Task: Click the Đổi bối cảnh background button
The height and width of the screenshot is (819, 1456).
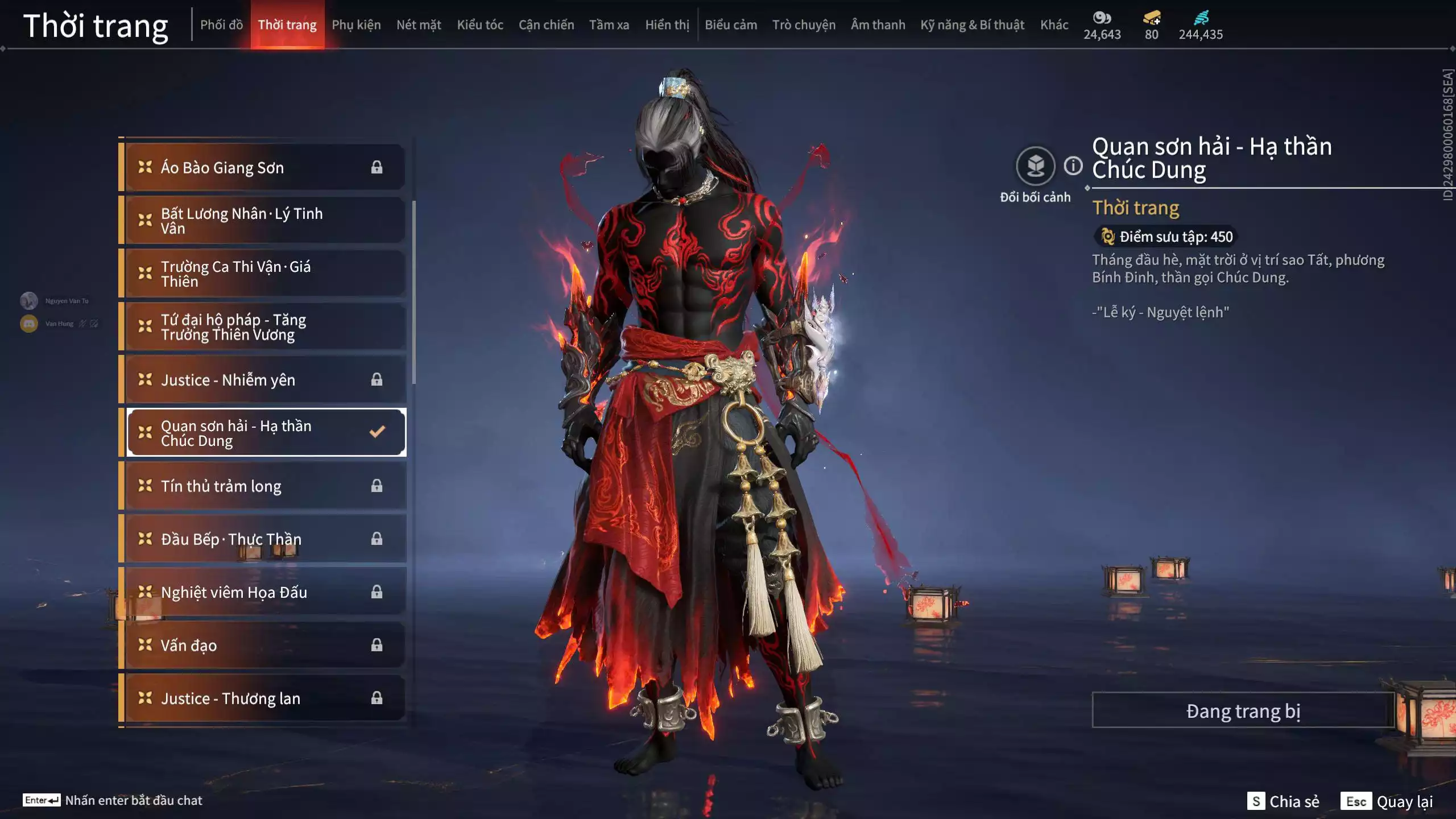Action: (1035, 167)
